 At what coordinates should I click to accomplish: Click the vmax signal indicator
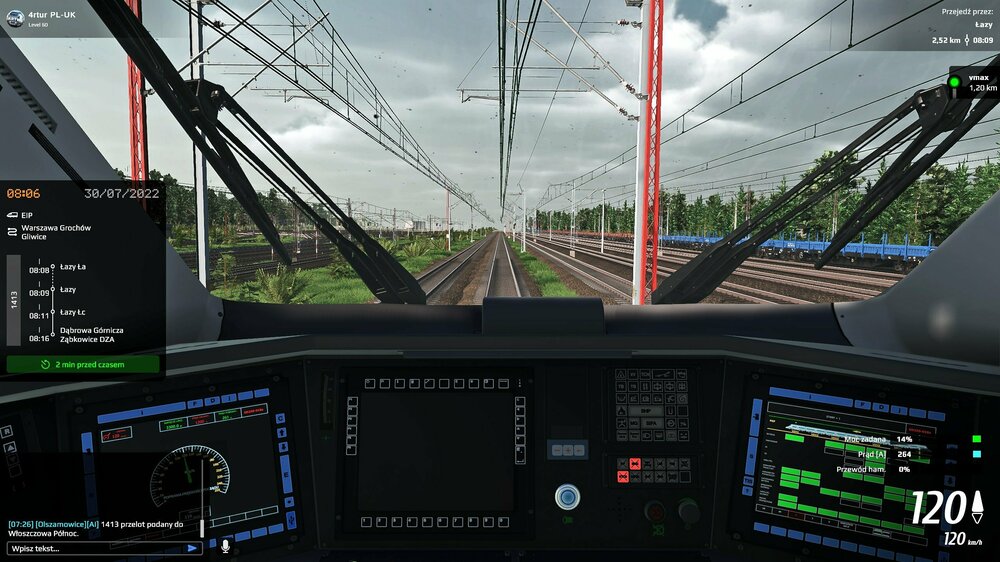[956, 82]
